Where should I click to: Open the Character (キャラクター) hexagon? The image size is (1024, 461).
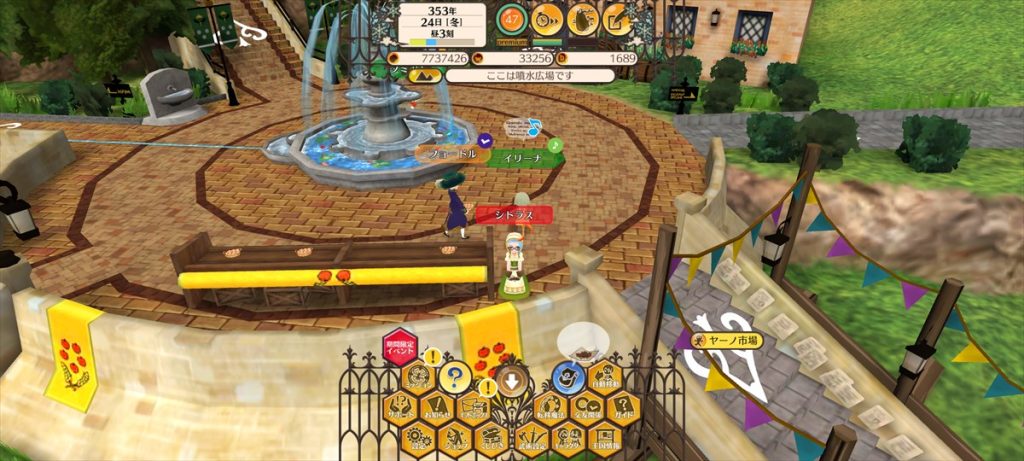point(569,437)
